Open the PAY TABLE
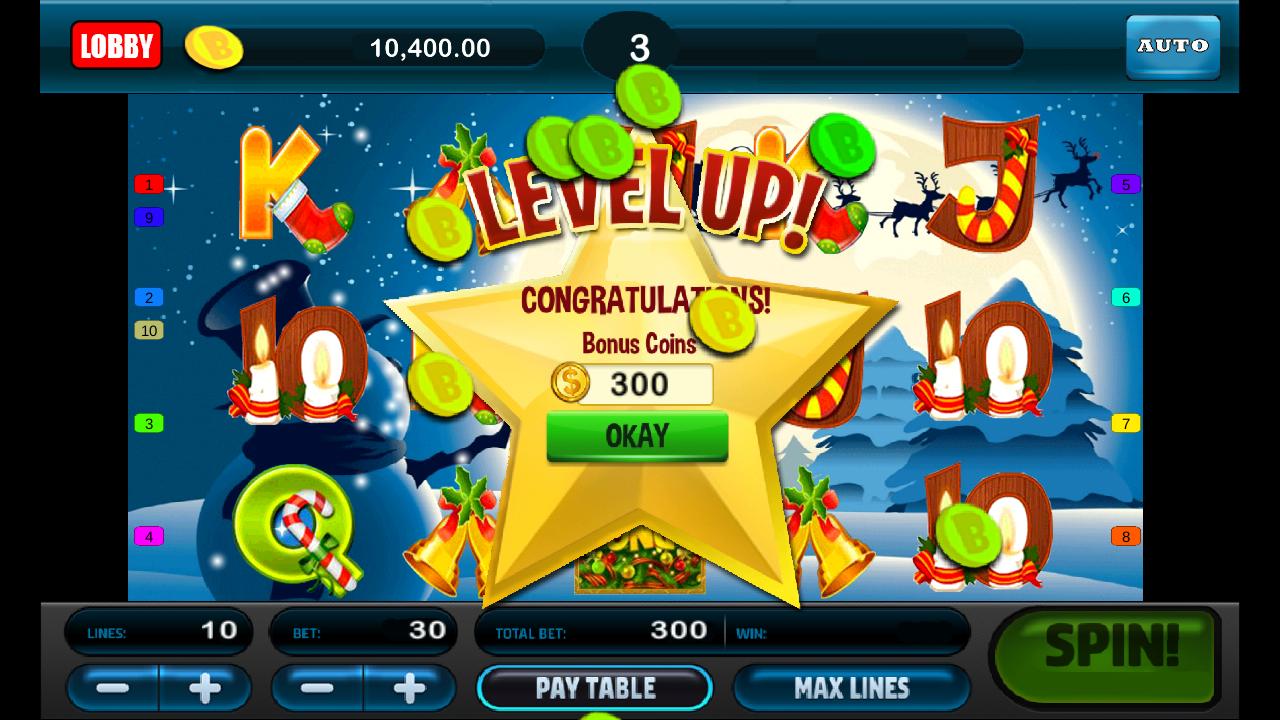This screenshot has height=720, width=1280. (x=598, y=688)
